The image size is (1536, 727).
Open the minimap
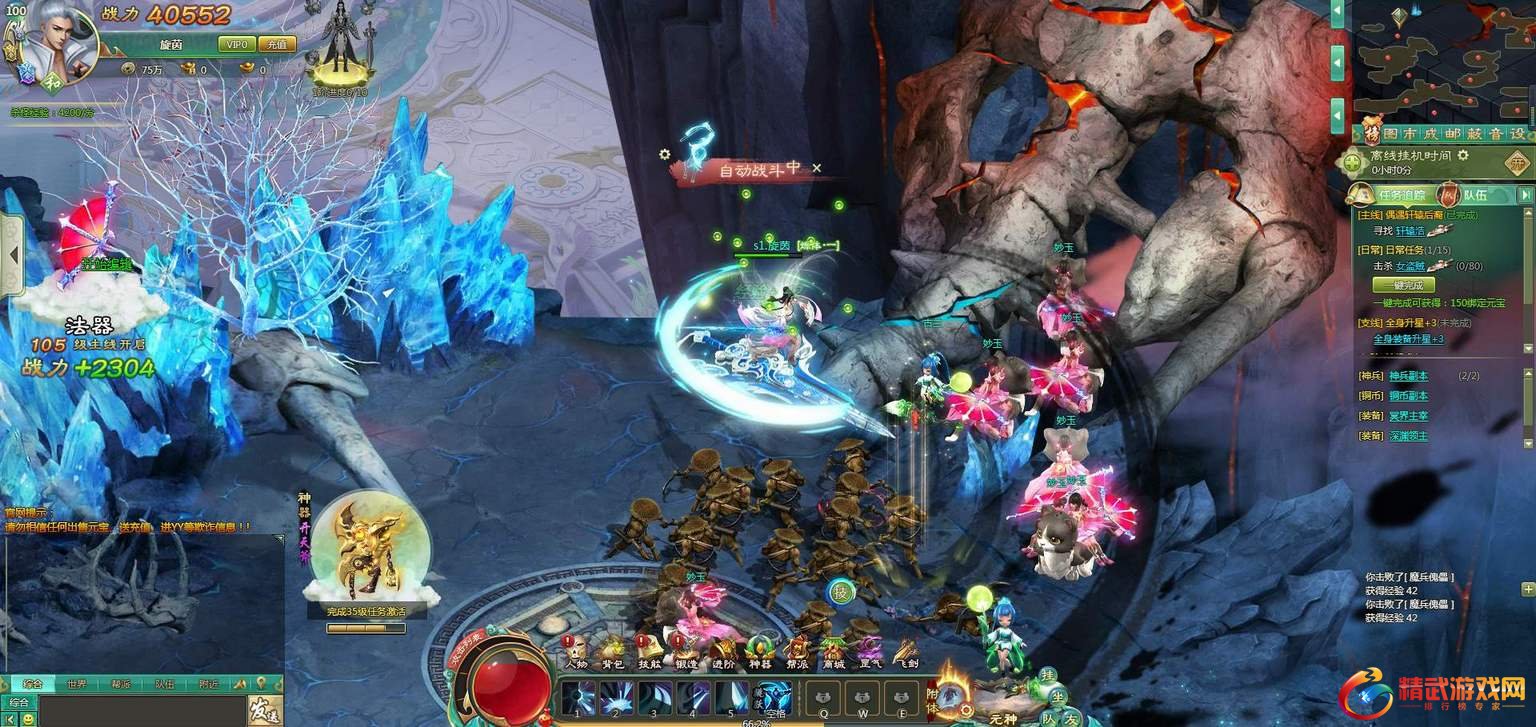point(1443,60)
